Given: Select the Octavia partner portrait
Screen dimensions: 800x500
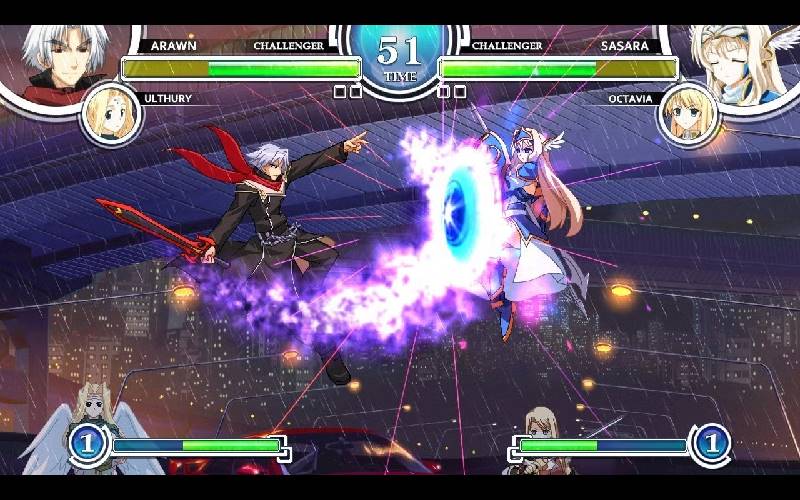Looking at the screenshot, I should [688, 114].
